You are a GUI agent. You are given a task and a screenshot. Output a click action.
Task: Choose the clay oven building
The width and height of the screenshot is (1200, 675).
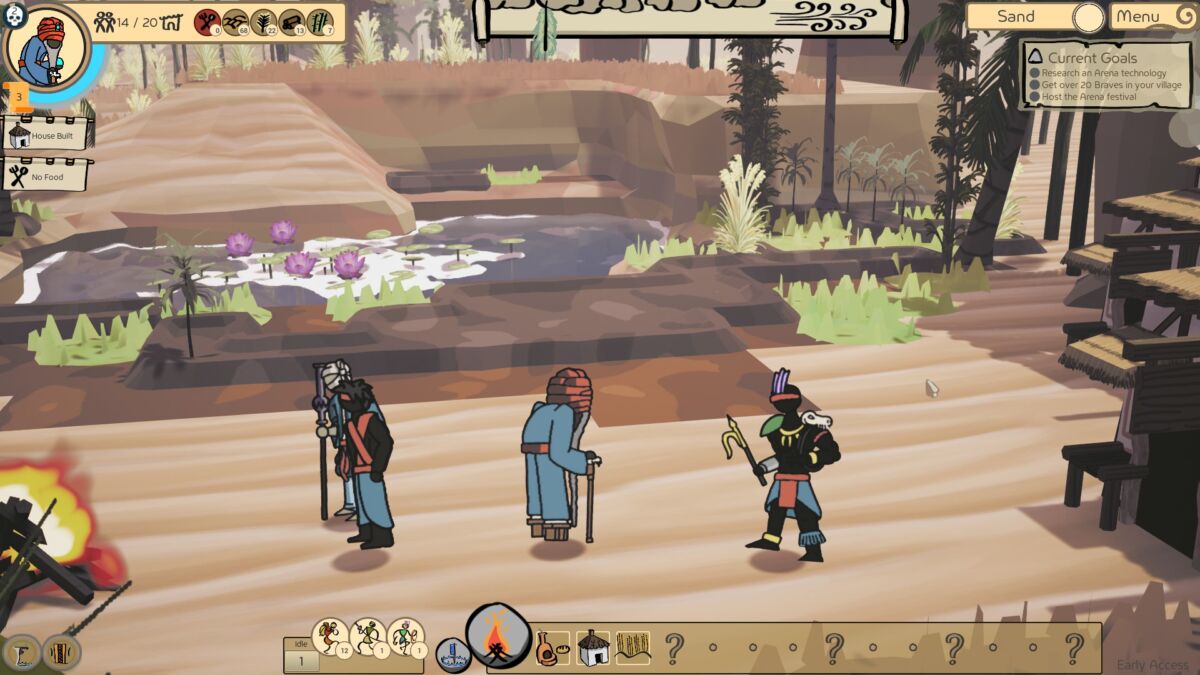tap(551, 648)
